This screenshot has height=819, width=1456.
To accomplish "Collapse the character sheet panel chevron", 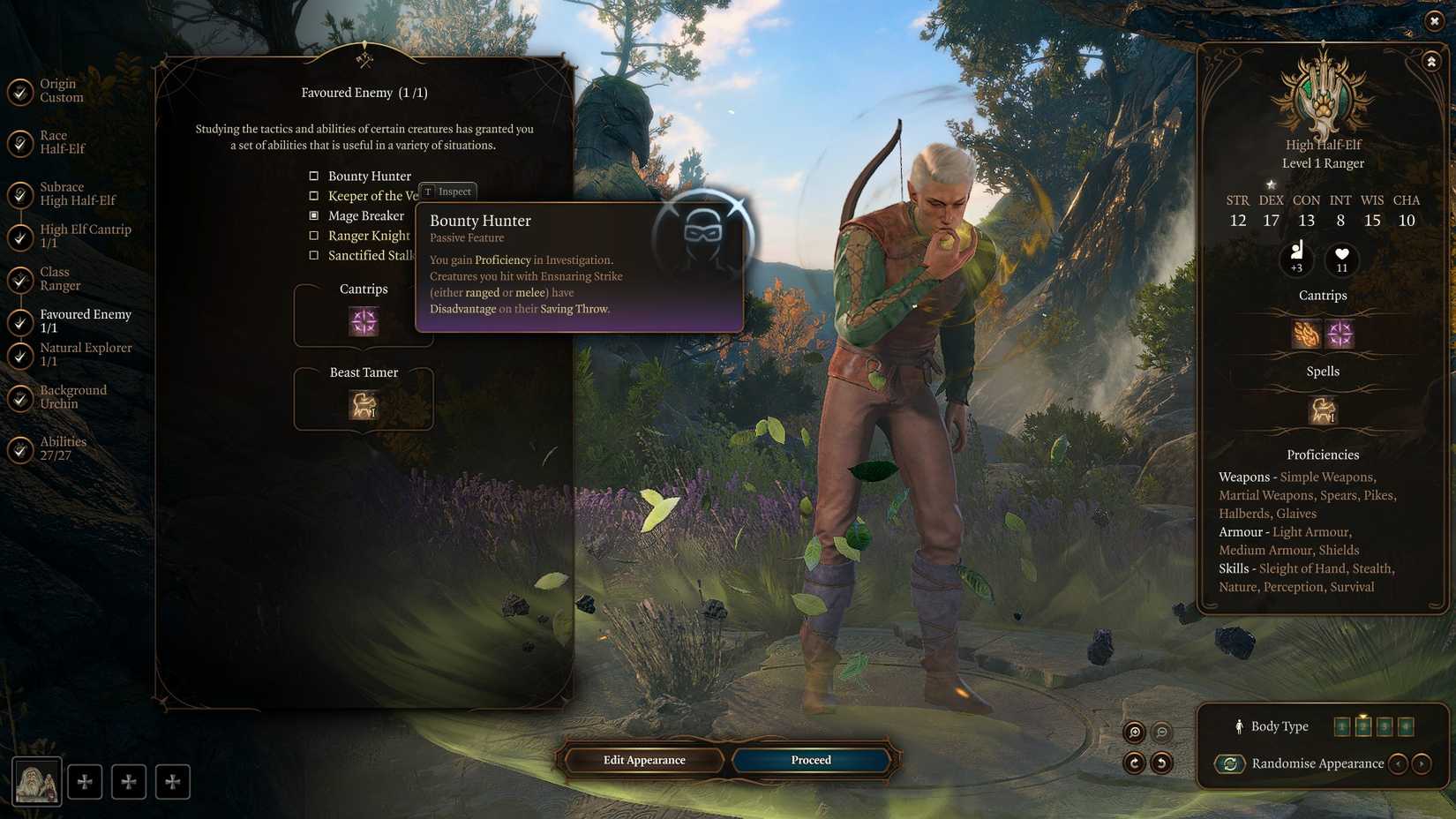I will click(x=1430, y=62).
